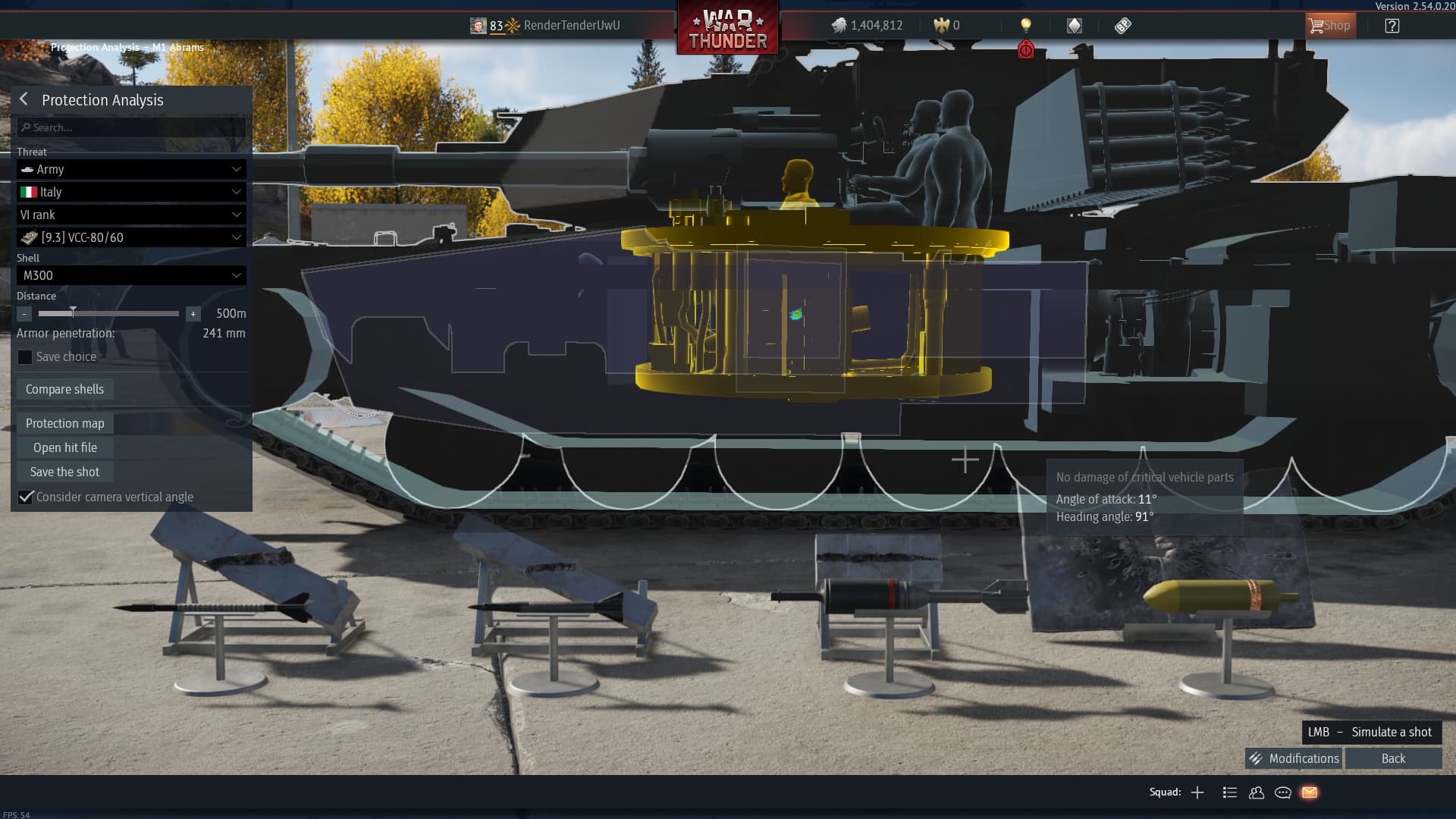Open the mail notification envelope

click(1310, 792)
